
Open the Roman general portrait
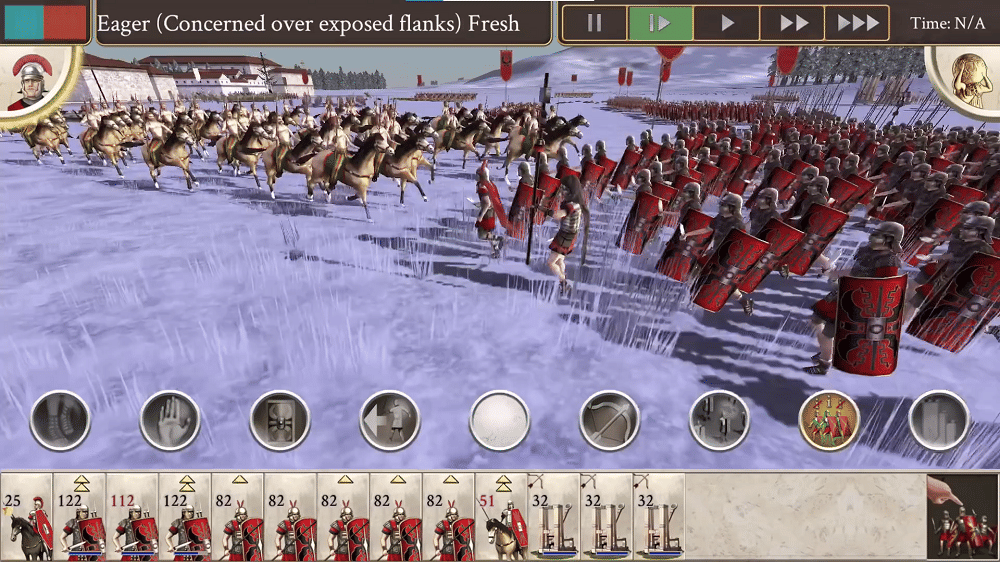point(32,78)
